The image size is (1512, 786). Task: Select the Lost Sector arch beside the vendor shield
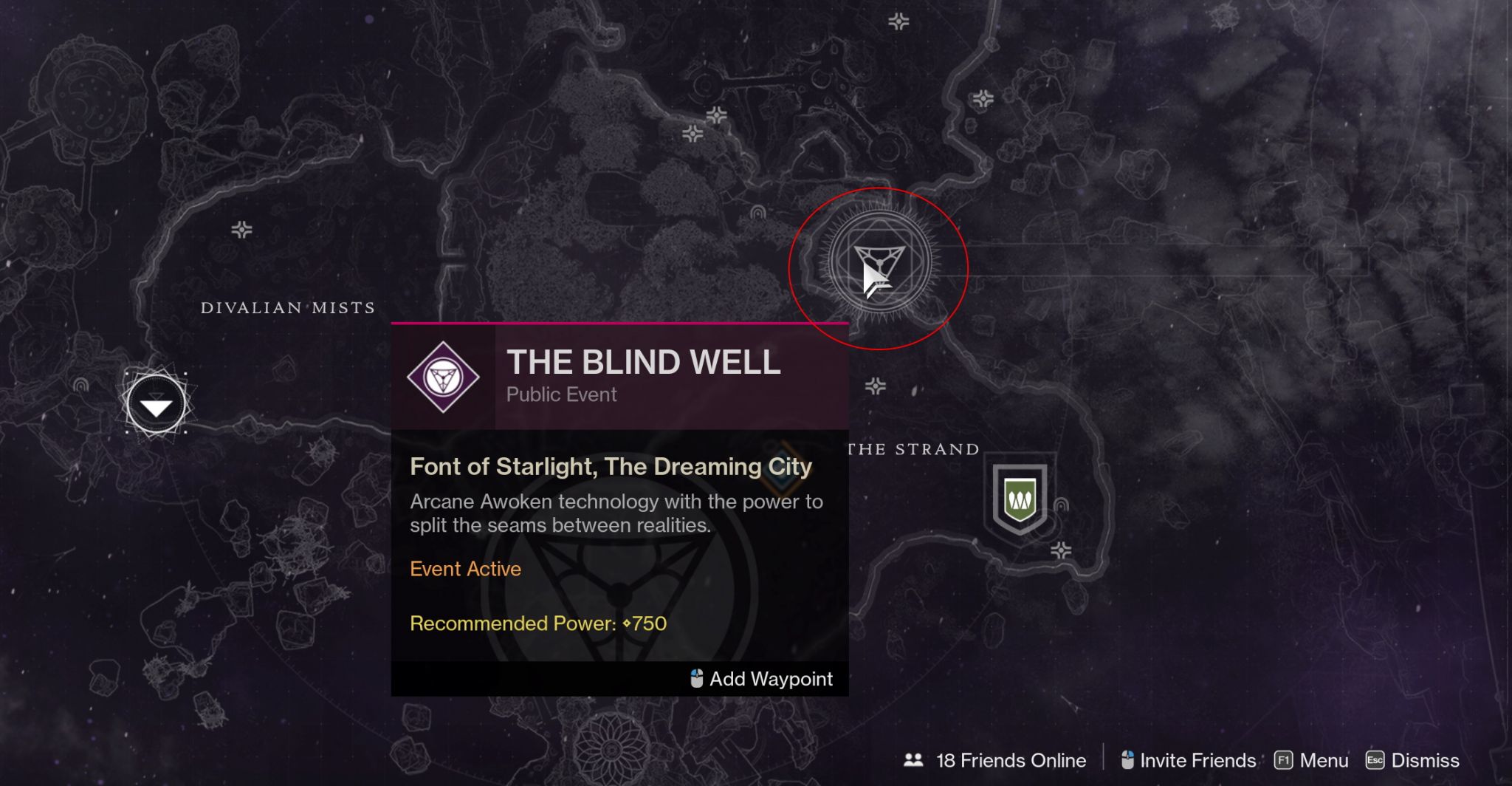coord(1062,505)
